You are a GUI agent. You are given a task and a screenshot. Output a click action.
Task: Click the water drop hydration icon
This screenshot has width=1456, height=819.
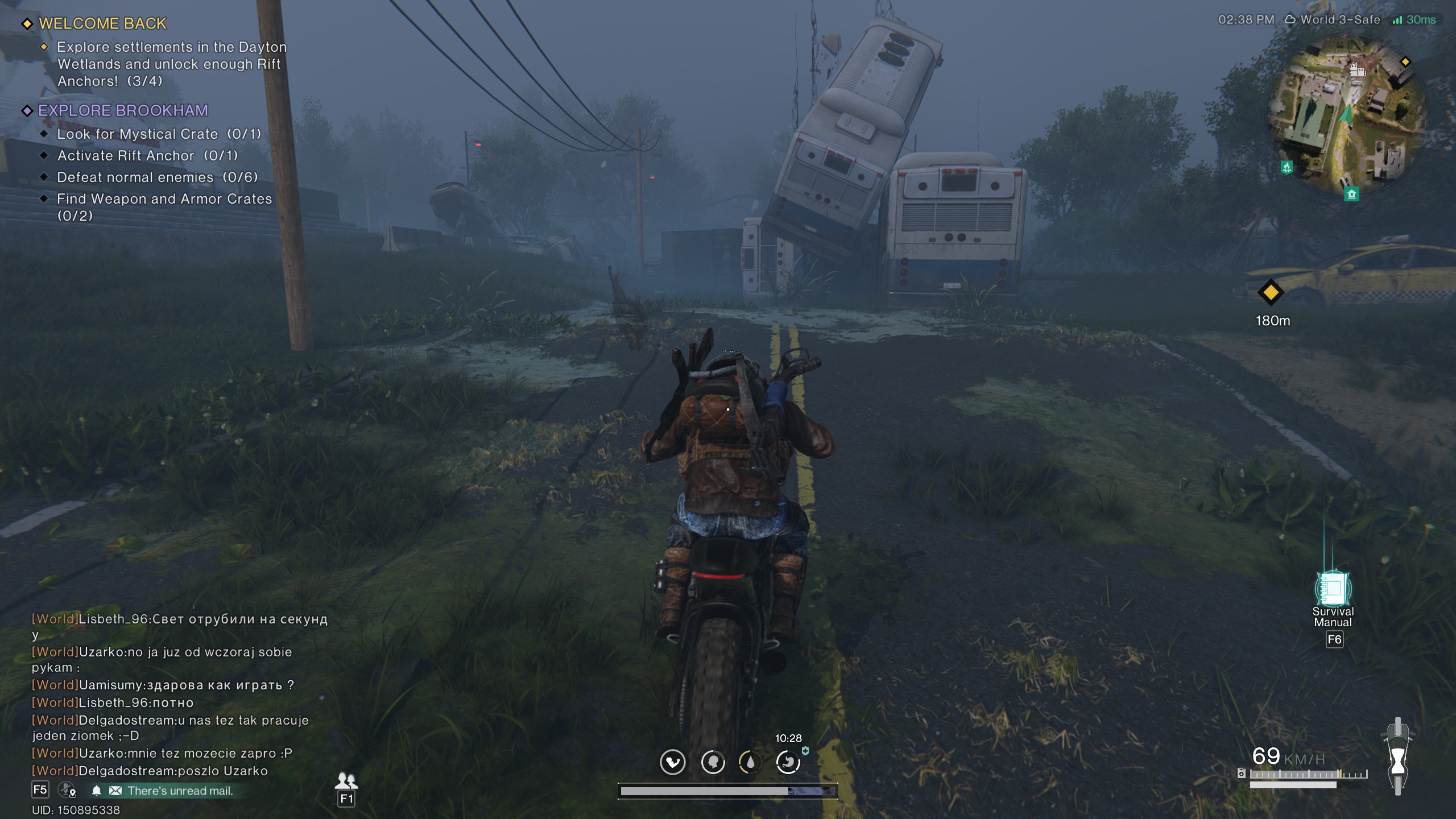(750, 762)
